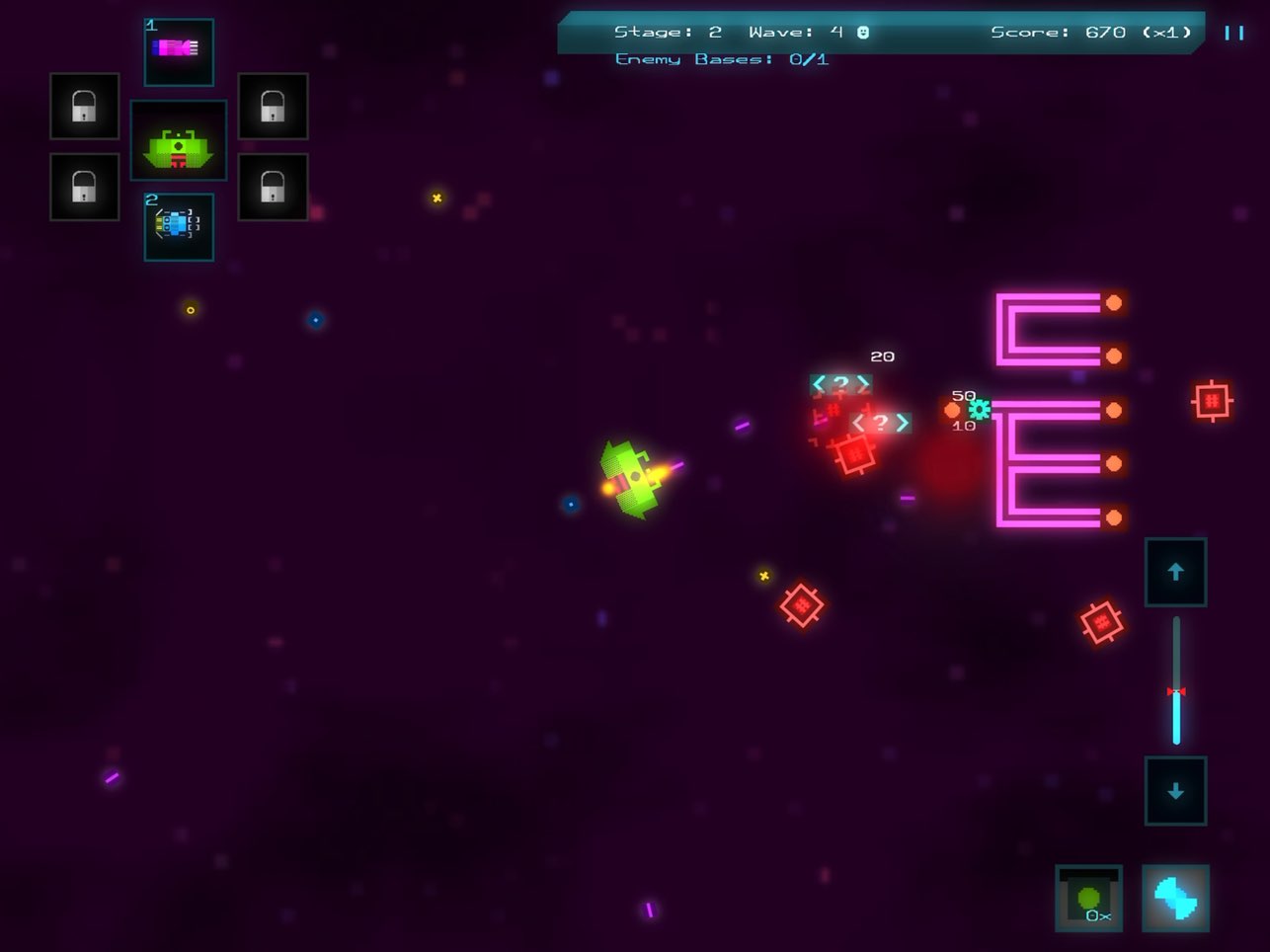Click the lower-right locked ship slot
Image resolution: width=1270 pixels, height=952 pixels.
pyautogui.click(x=273, y=186)
